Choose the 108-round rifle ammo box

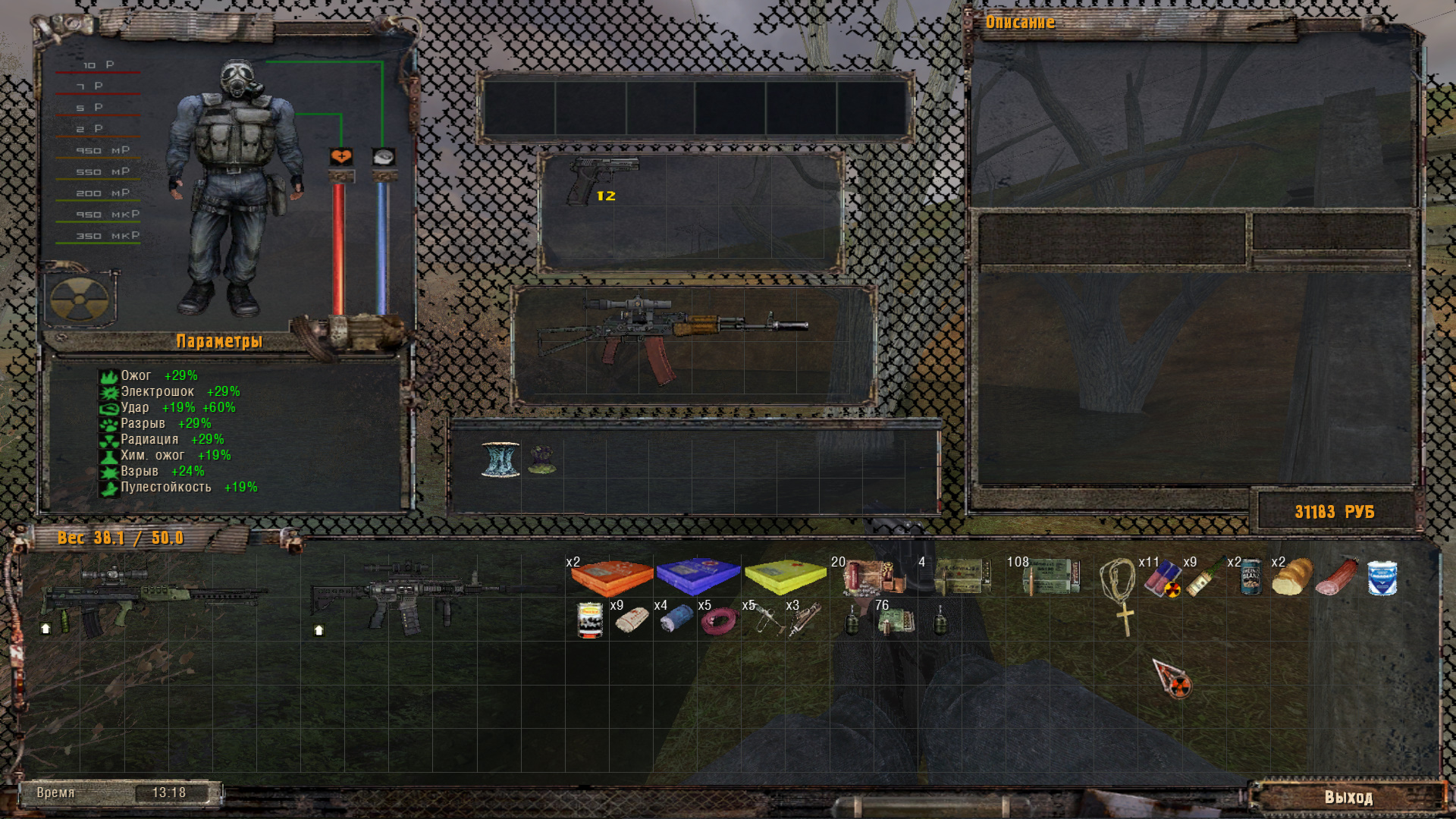[1050, 578]
